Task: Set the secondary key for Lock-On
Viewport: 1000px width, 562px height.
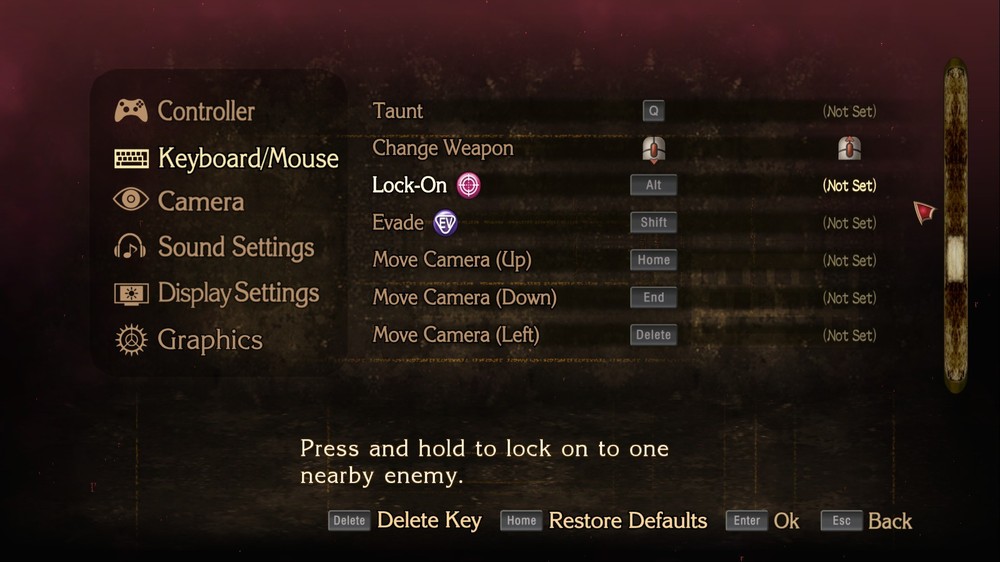Action: (849, 186)
